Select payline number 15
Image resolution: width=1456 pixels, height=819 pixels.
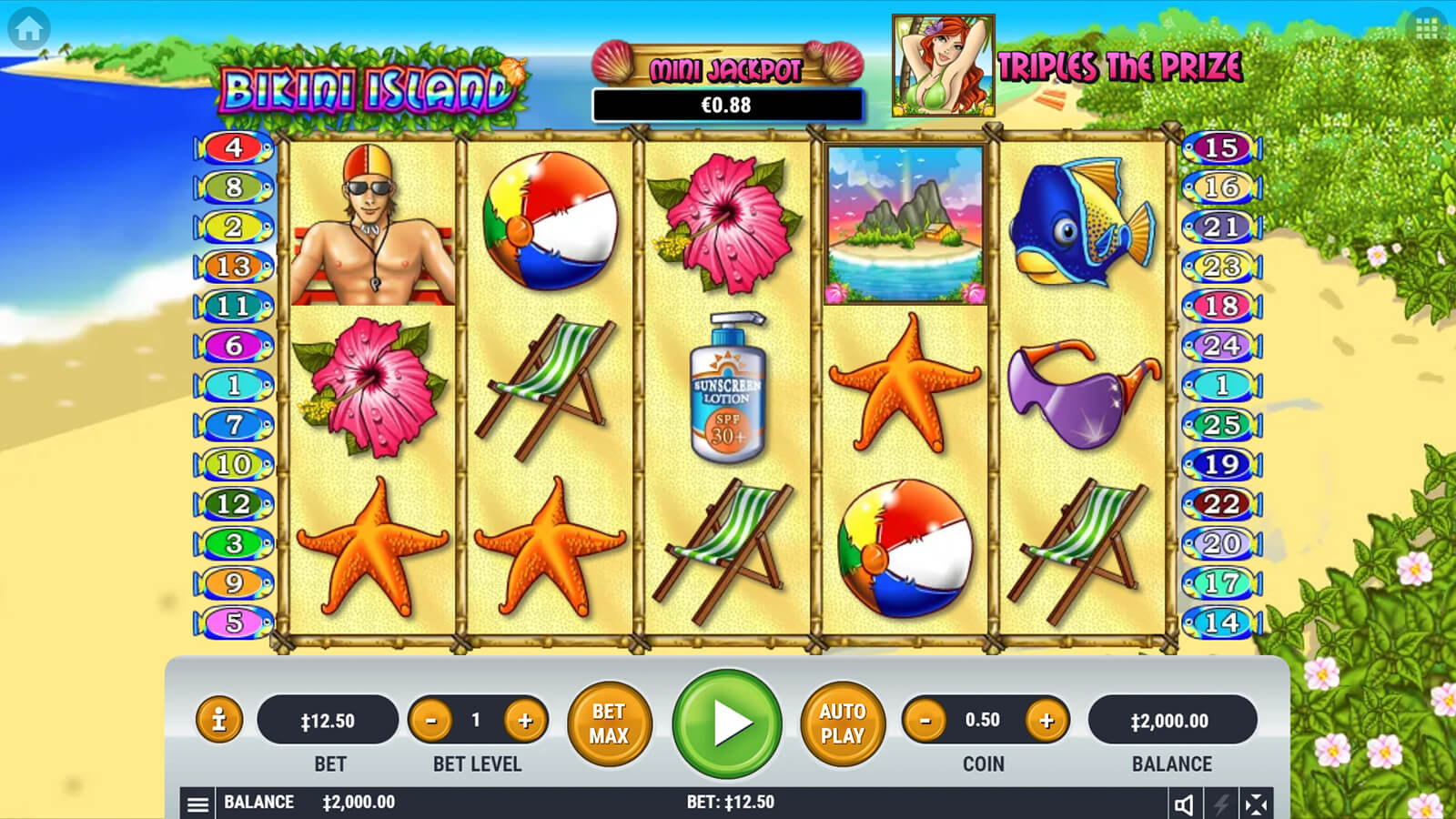1221,147
